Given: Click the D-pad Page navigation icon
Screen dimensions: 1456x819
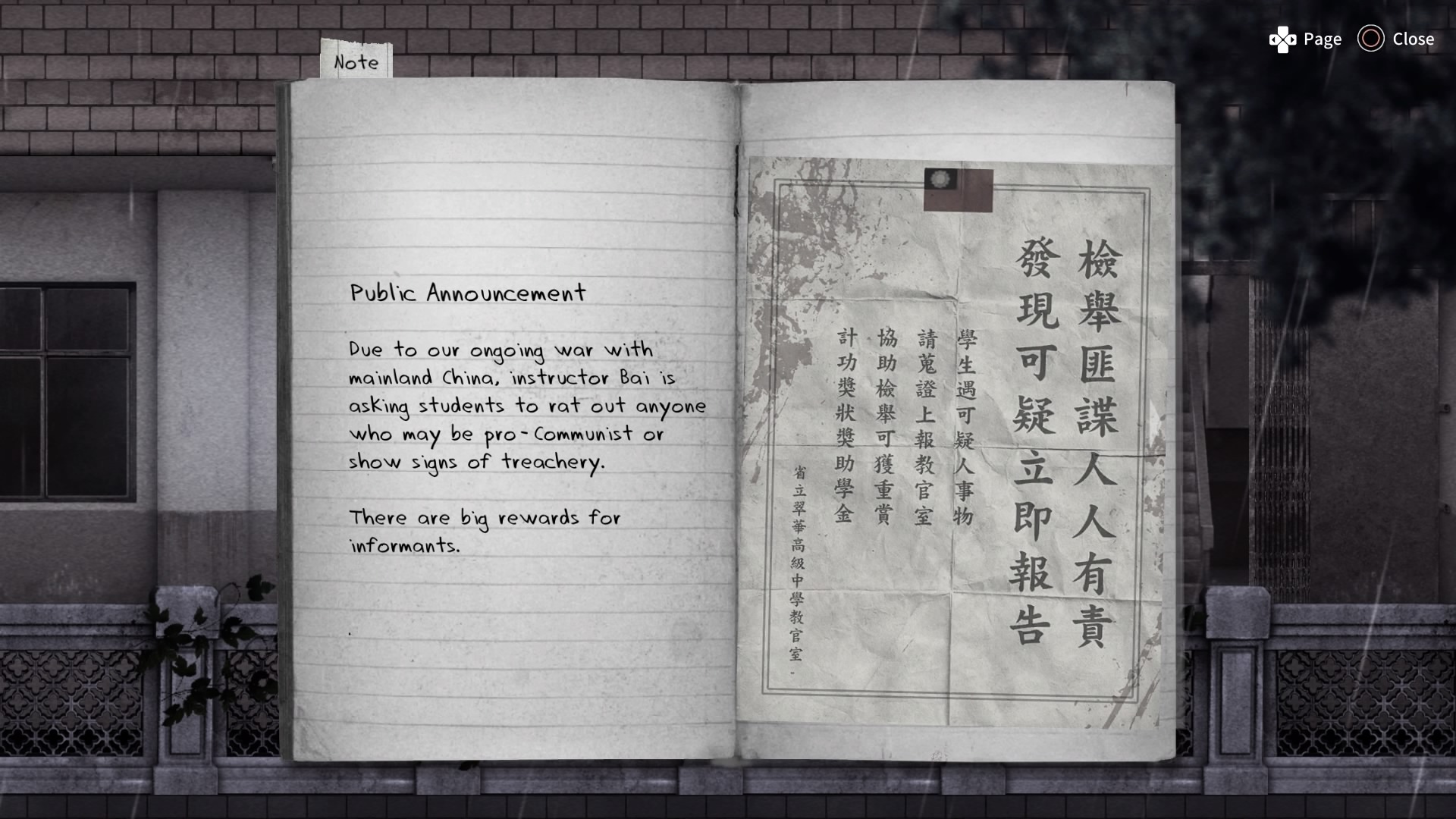Looking at the screenshot, I should pos(1282,39).
